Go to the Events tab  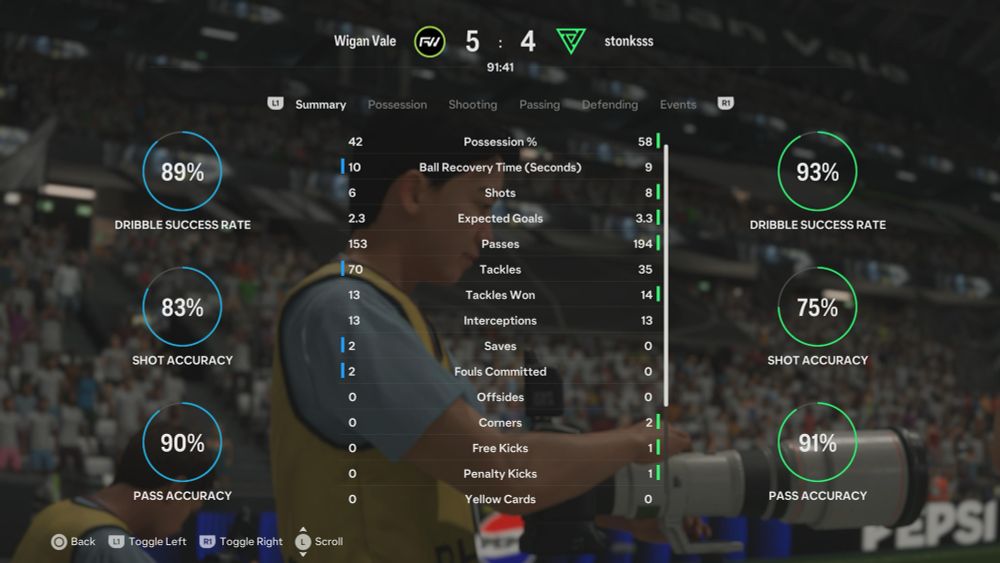pos(678,104)
